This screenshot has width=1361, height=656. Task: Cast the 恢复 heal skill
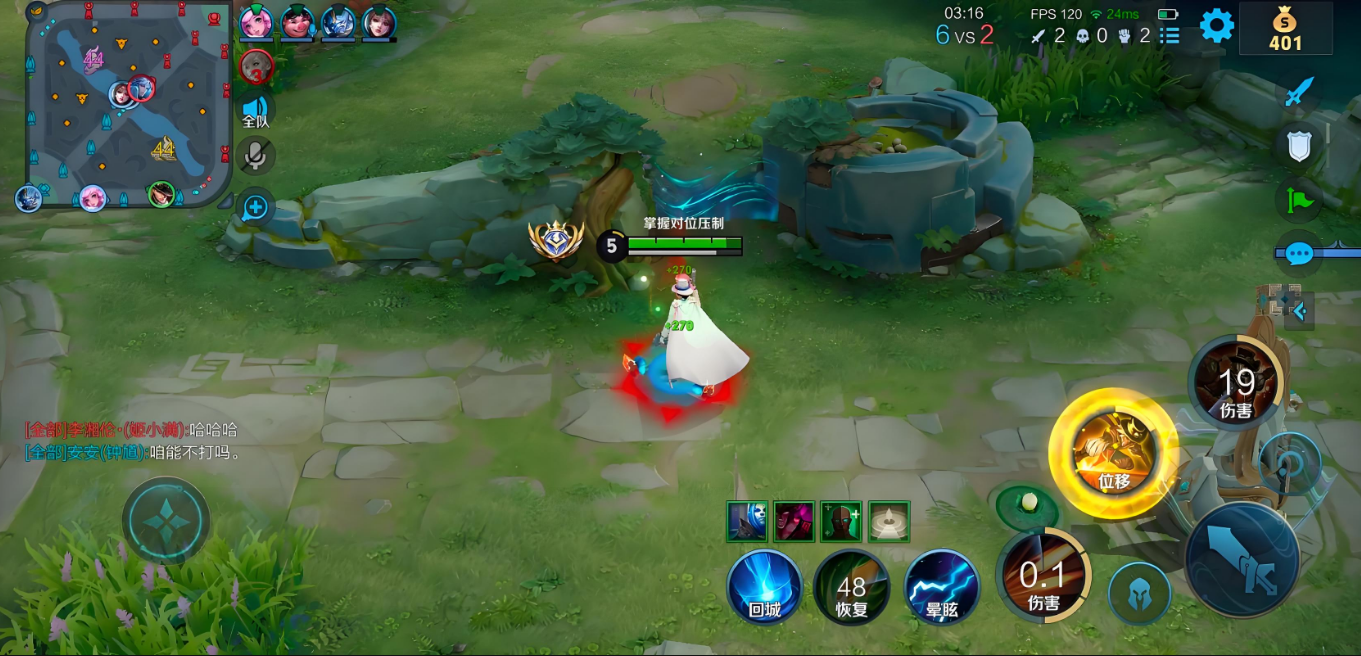852,587
